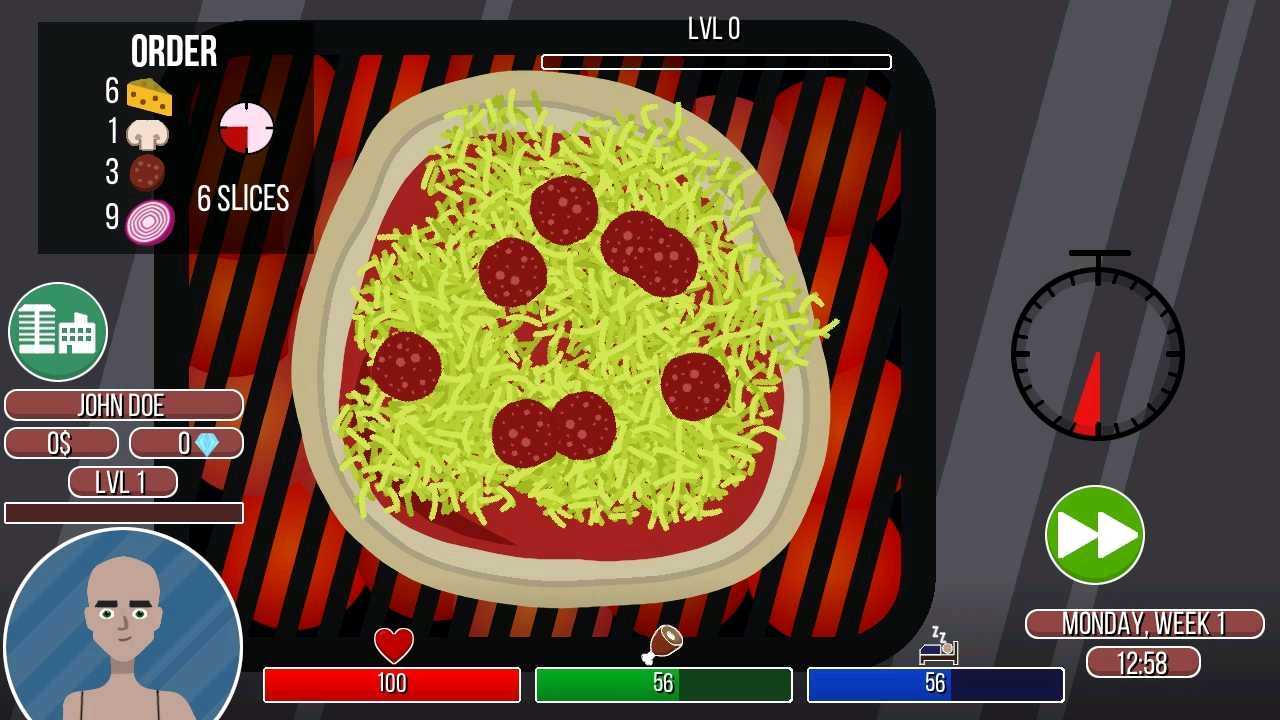Click the 0$ money counter

point(60,442)
